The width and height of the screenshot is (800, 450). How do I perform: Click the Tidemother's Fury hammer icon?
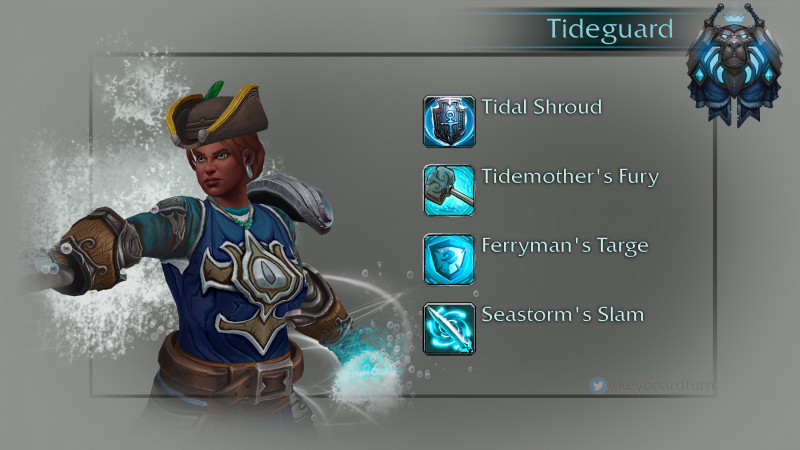click(448, 190)
